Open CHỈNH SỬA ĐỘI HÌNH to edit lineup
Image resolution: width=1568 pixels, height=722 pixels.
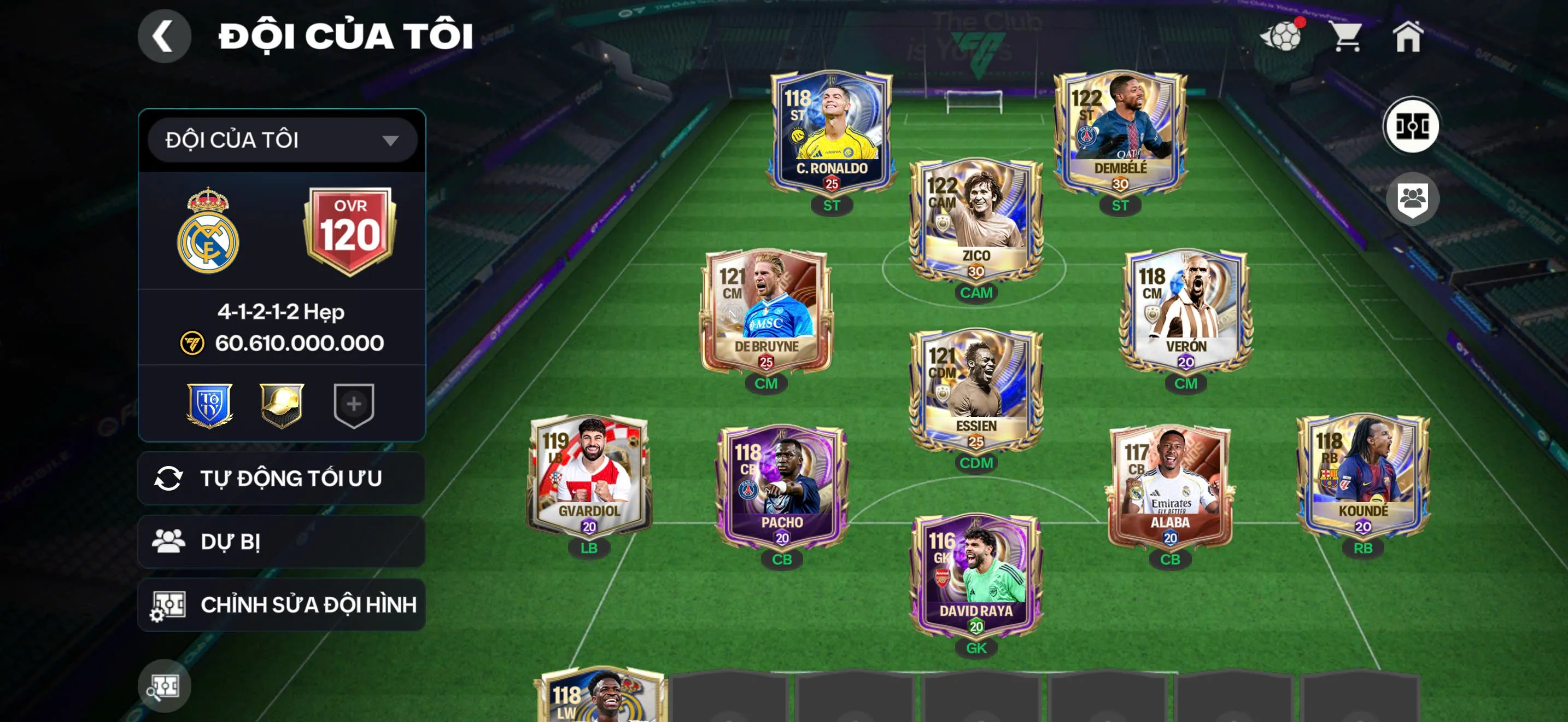pyautogui.click(x=279, y=605)
